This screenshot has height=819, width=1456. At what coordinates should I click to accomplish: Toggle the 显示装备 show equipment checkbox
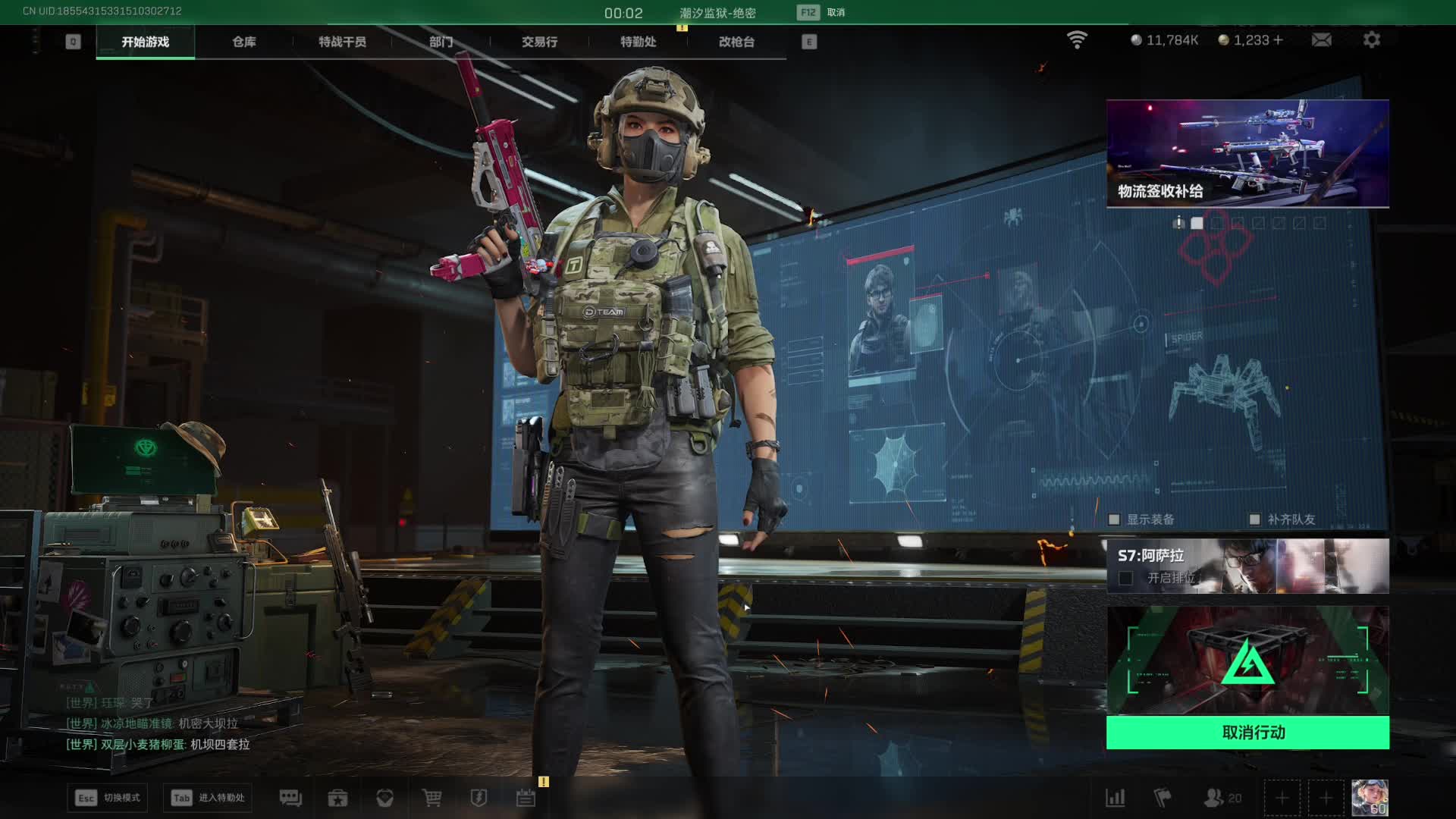pyautogui.click(x=1114, y=519)
